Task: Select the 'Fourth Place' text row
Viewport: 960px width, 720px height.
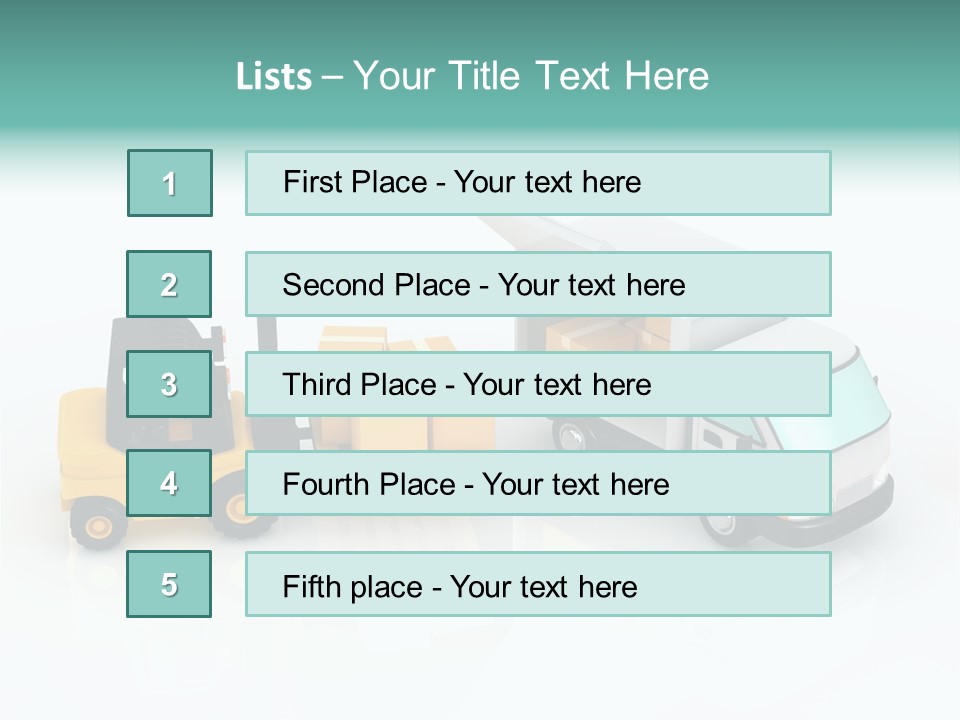Action: pyautogui.click(x=538, y=484)
